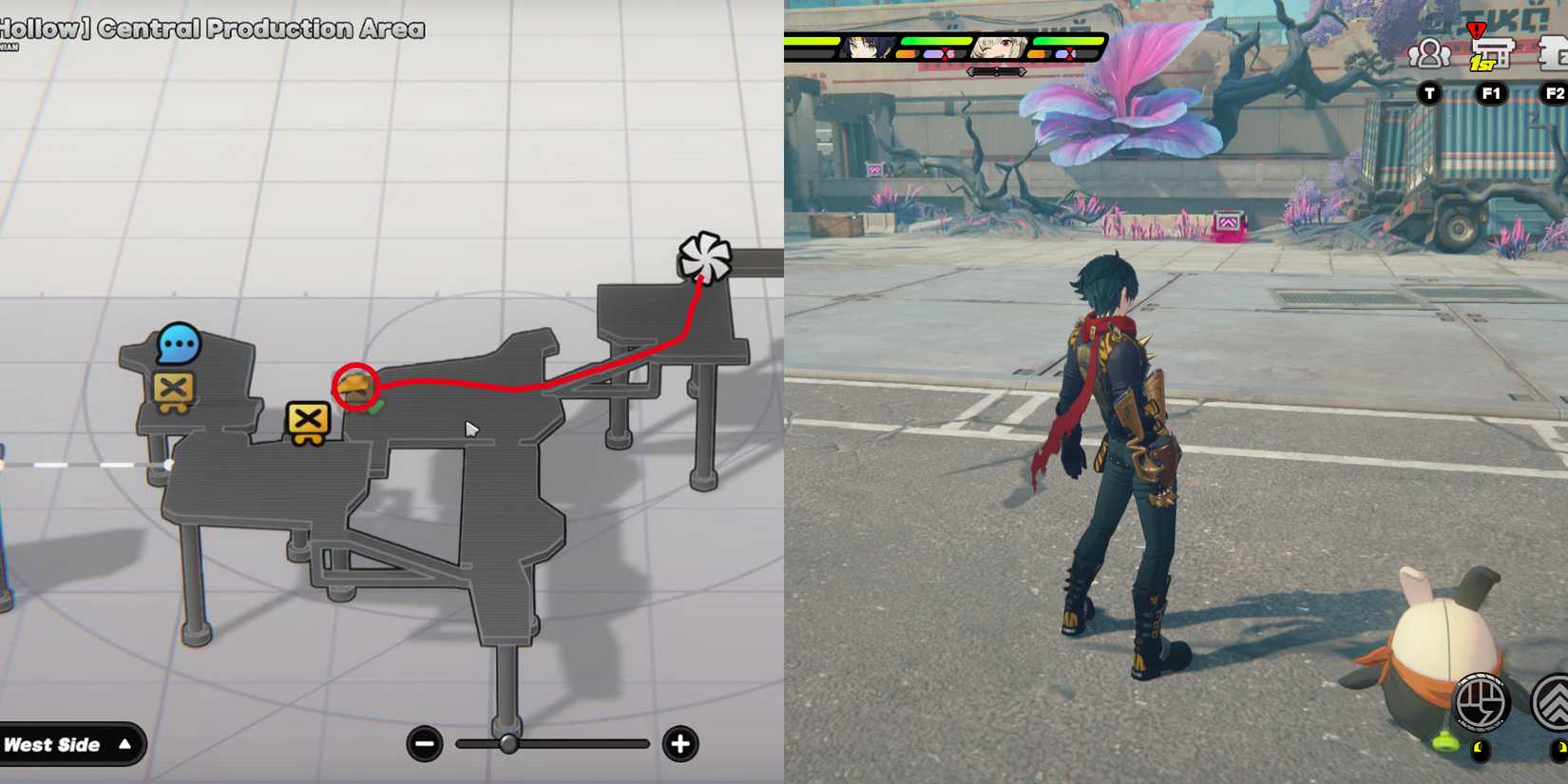Click the plus button to zoom the map in
Image resolution: width=1568 pixels, height=784 pixels.
[x=679, y=745]
